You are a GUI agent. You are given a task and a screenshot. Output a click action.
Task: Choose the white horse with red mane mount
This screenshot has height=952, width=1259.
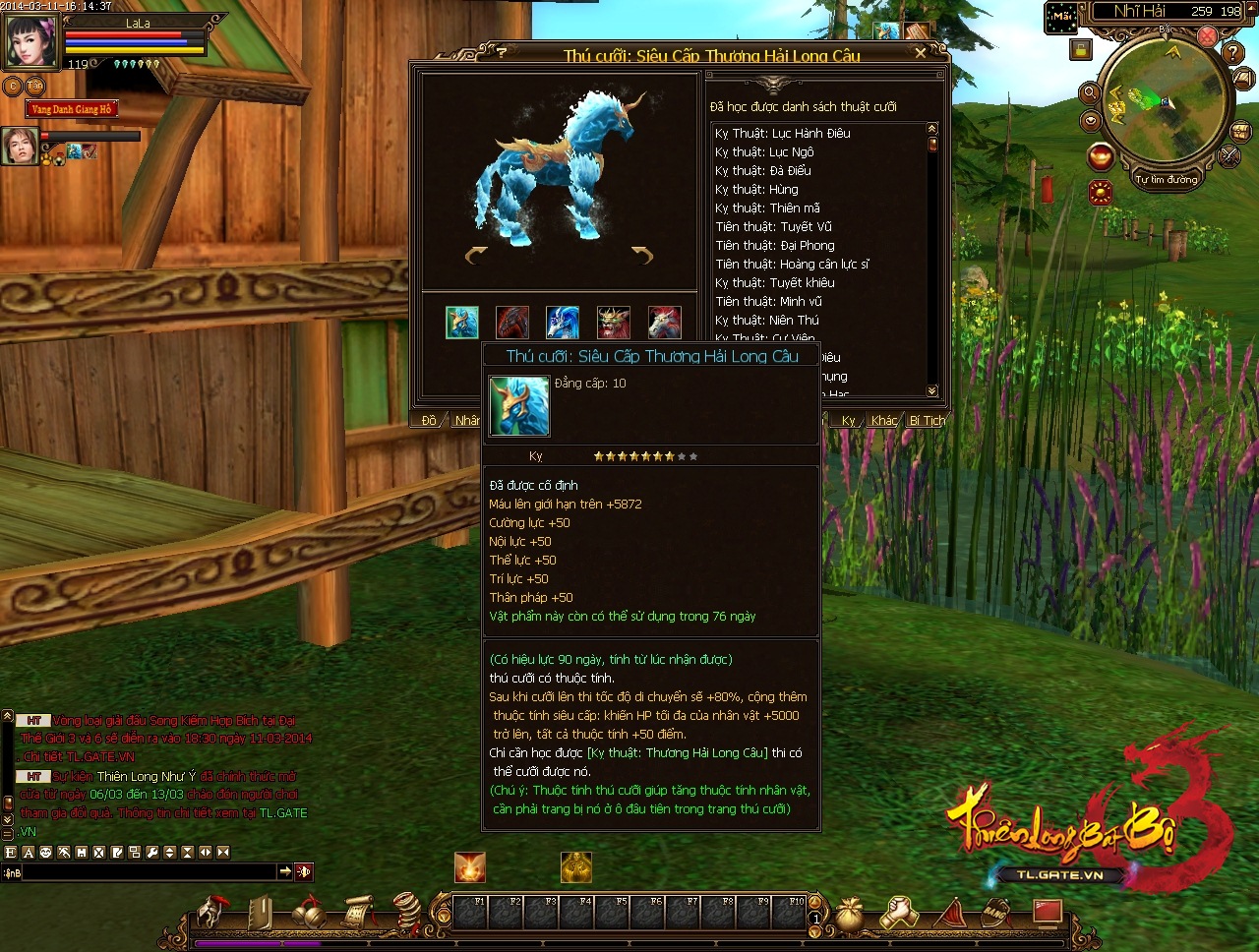(665, 322)
